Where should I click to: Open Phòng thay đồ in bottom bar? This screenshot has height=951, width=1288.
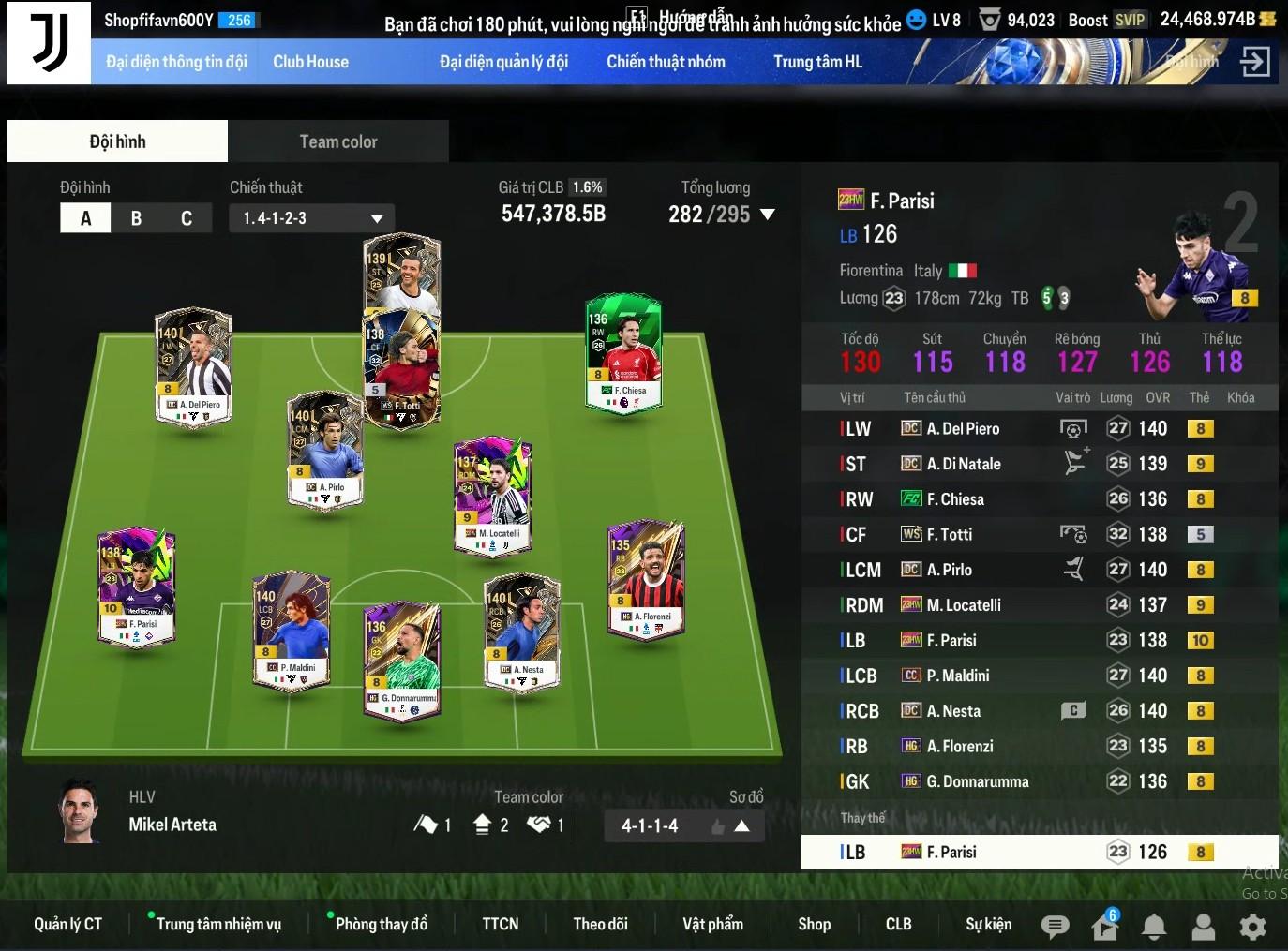(381, 924)
